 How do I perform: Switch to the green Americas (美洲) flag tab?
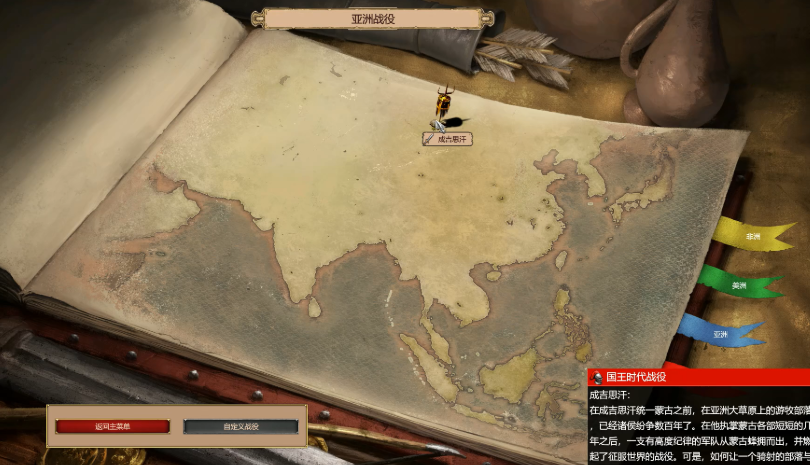point(738,285)
